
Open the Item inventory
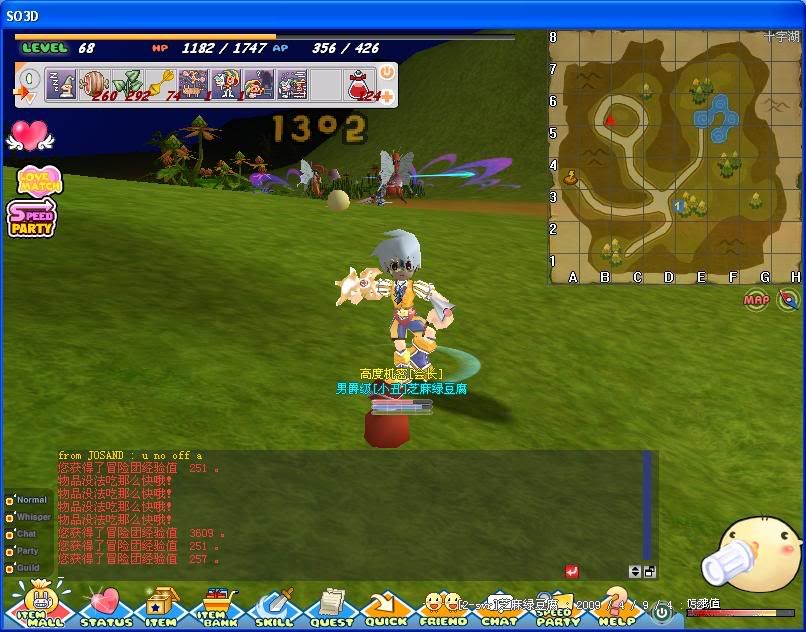(160, 607)
